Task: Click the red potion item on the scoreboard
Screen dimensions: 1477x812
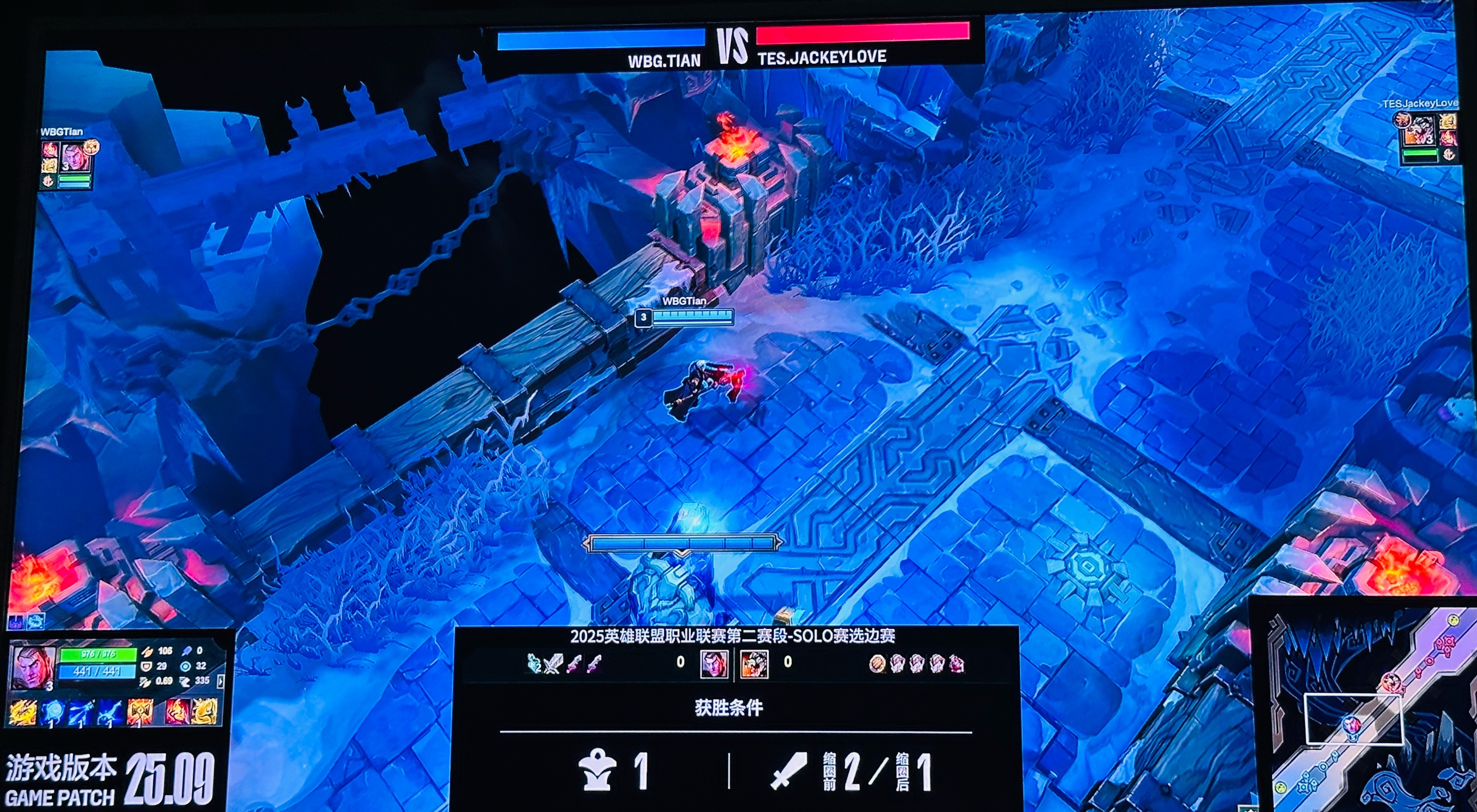Action: coord(956,664)
